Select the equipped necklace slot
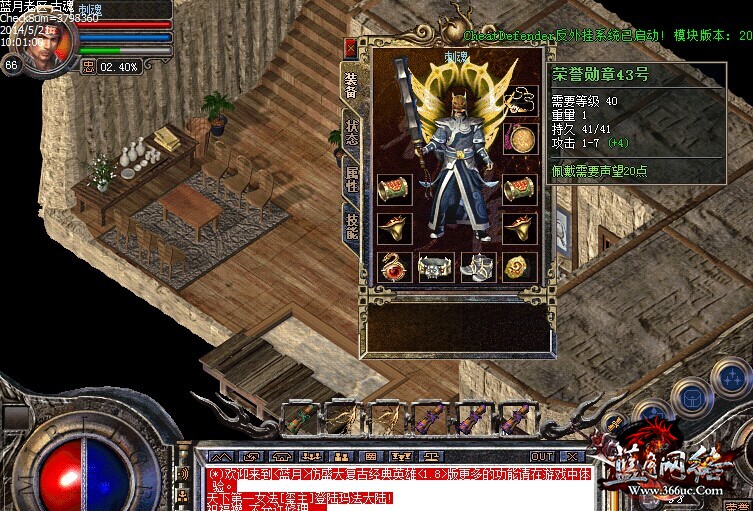 519,99
